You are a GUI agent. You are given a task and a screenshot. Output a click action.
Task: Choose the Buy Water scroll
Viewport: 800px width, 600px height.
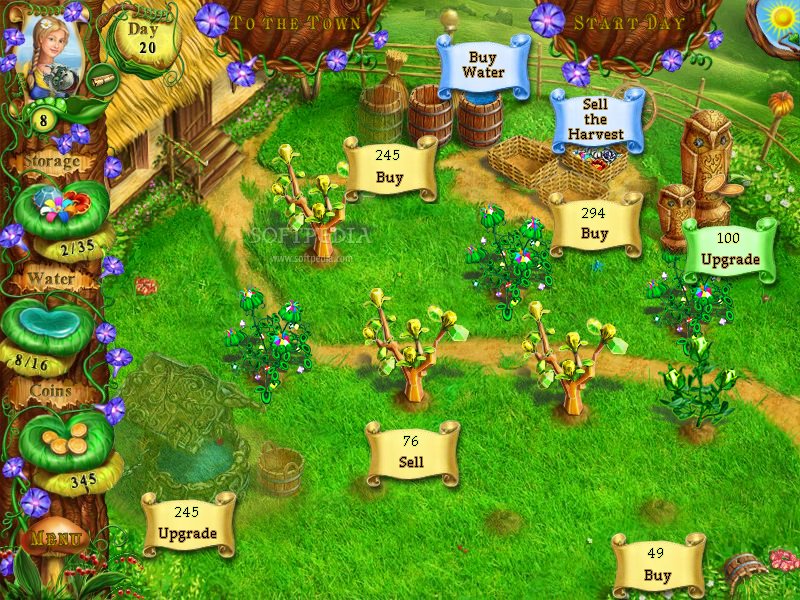click(483, 66)
